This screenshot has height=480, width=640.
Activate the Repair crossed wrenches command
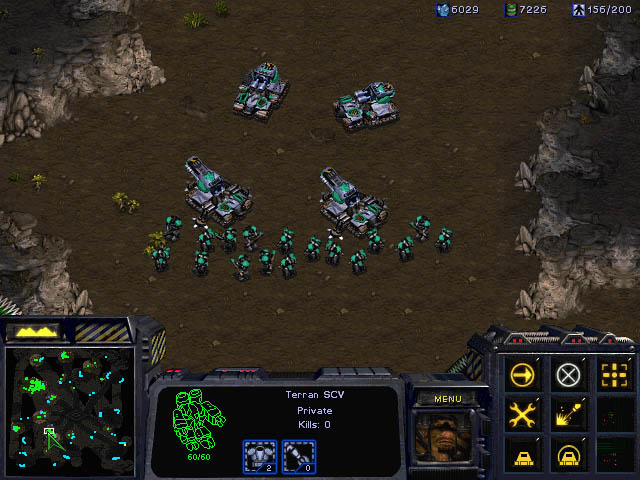pos(523,414)
